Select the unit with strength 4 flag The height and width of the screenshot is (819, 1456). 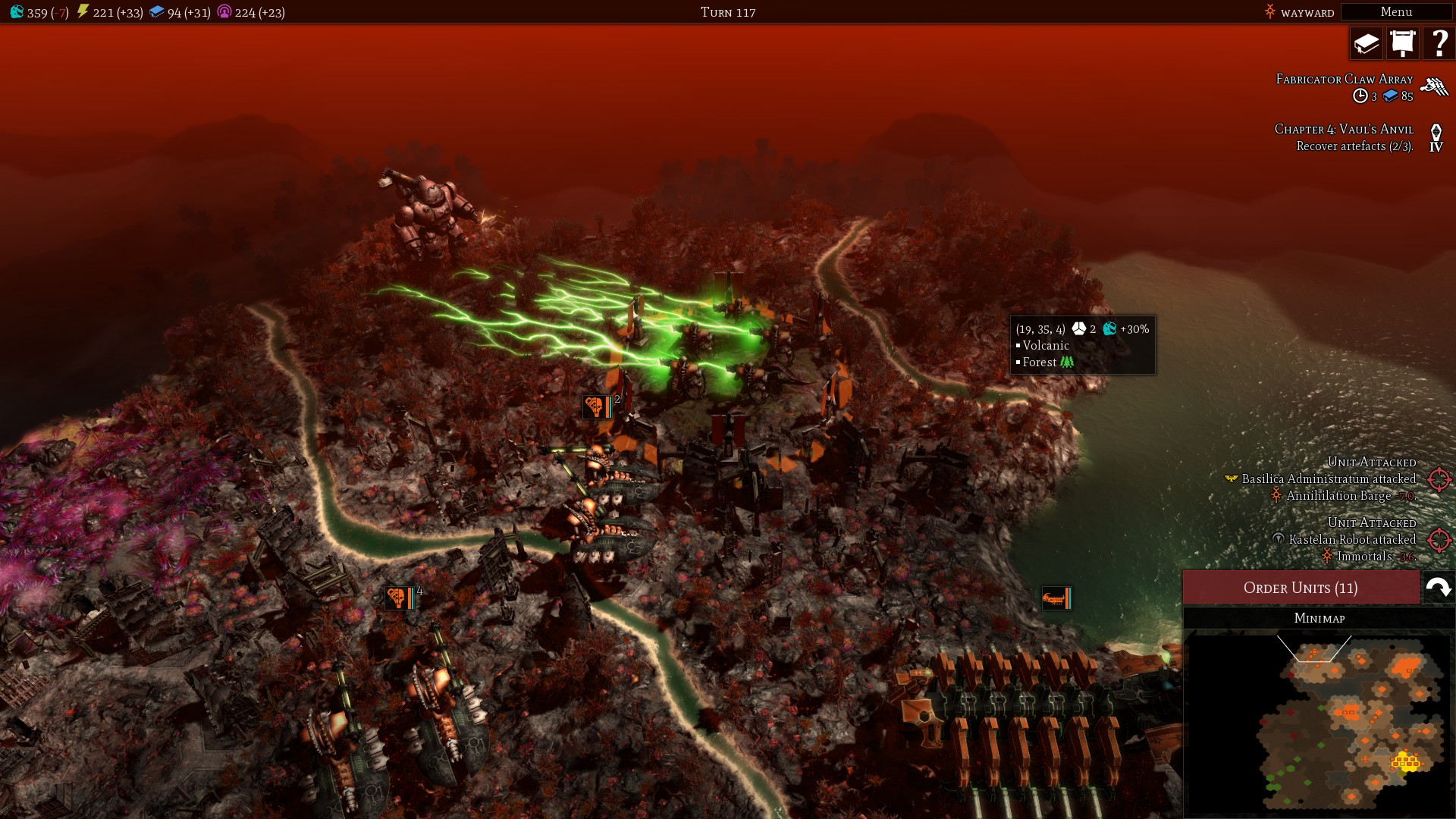(400, 598)
